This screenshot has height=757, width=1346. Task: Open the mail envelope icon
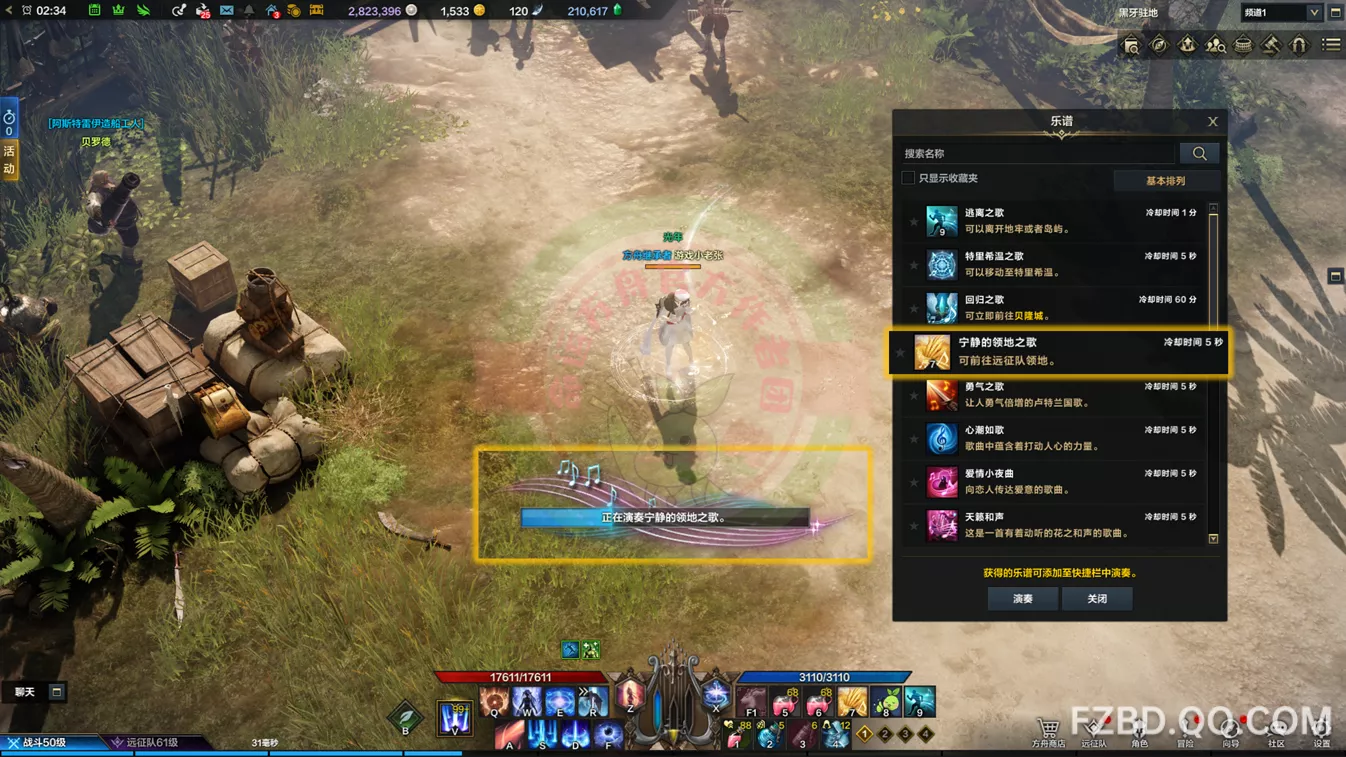pyautogui.click(x=226, y=11)
